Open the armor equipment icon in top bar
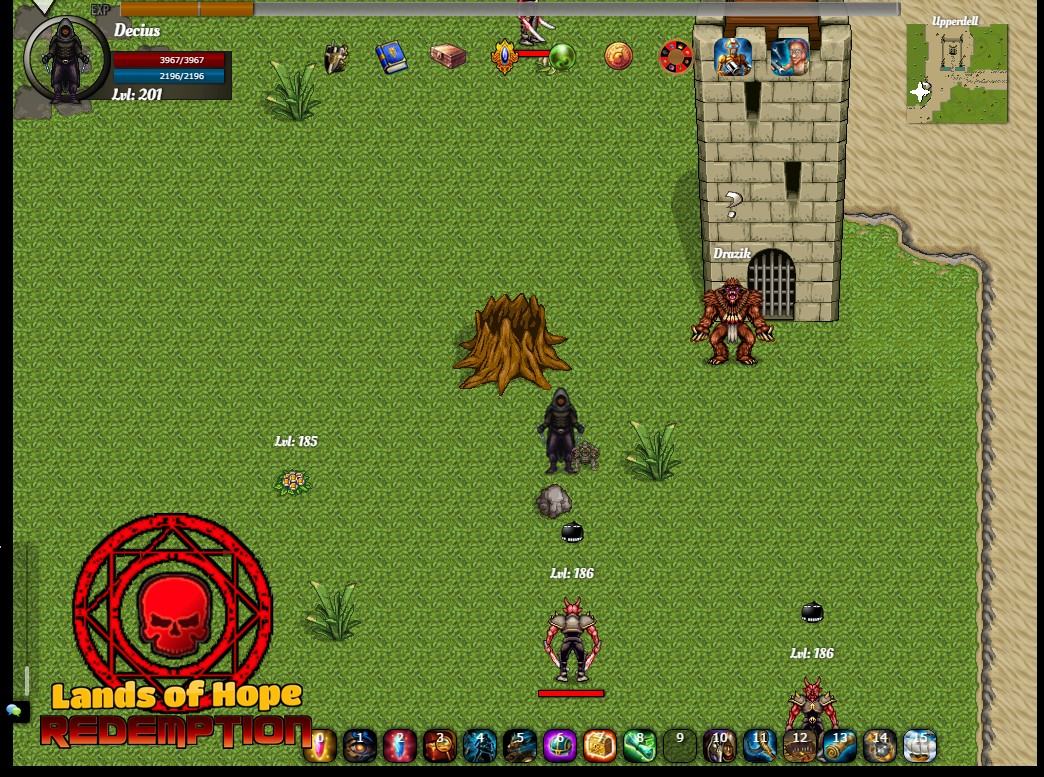1044x777 pixels. click(x=335, y=57)
